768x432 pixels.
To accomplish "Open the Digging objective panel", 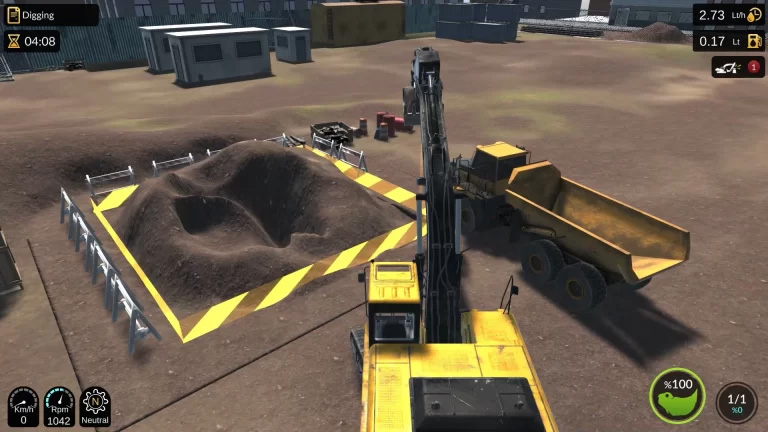I will (51, 14).
